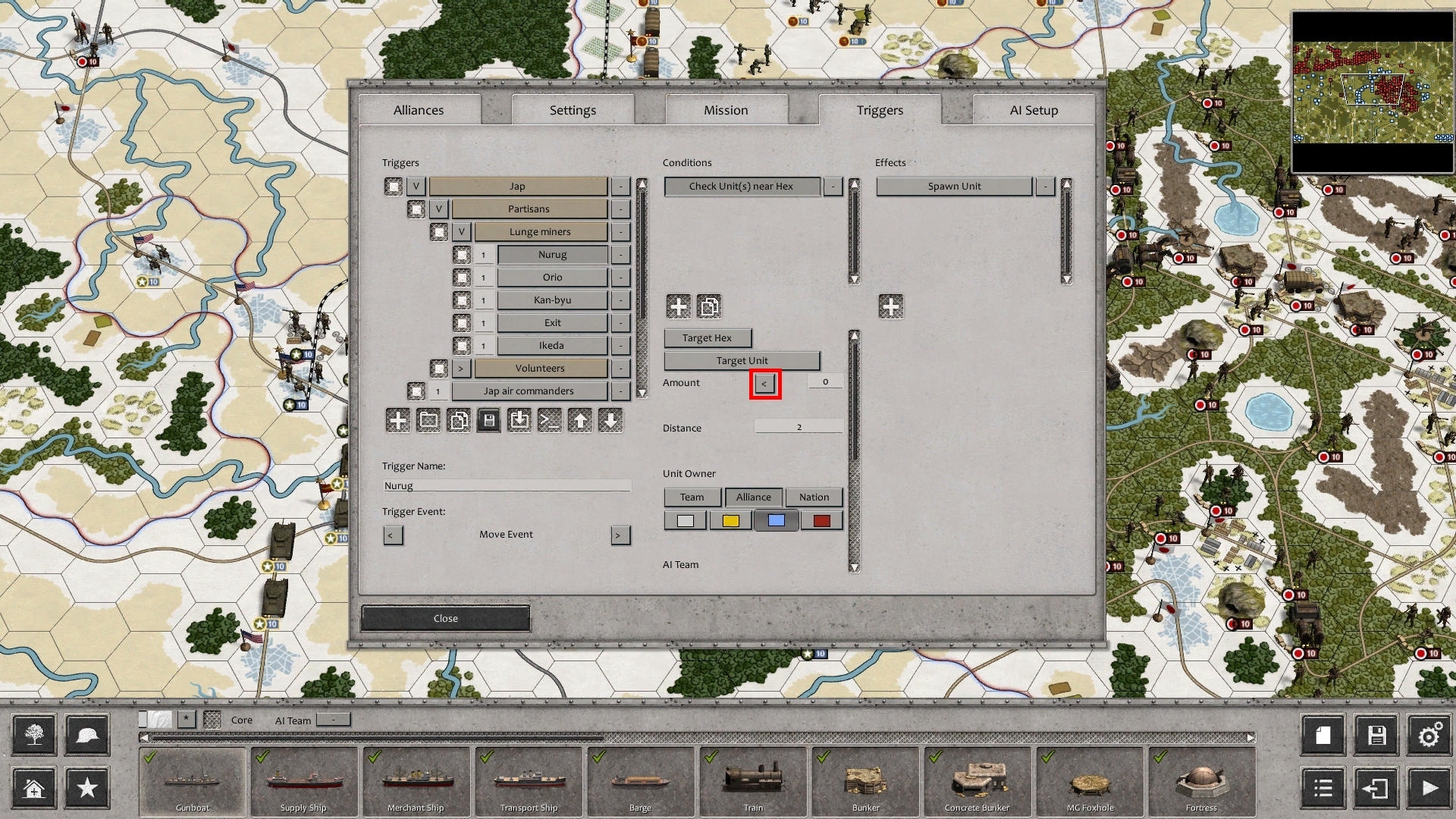Start playback with the play icon
This screenshot has height=819, width=1456.
tap(1429, 788)
